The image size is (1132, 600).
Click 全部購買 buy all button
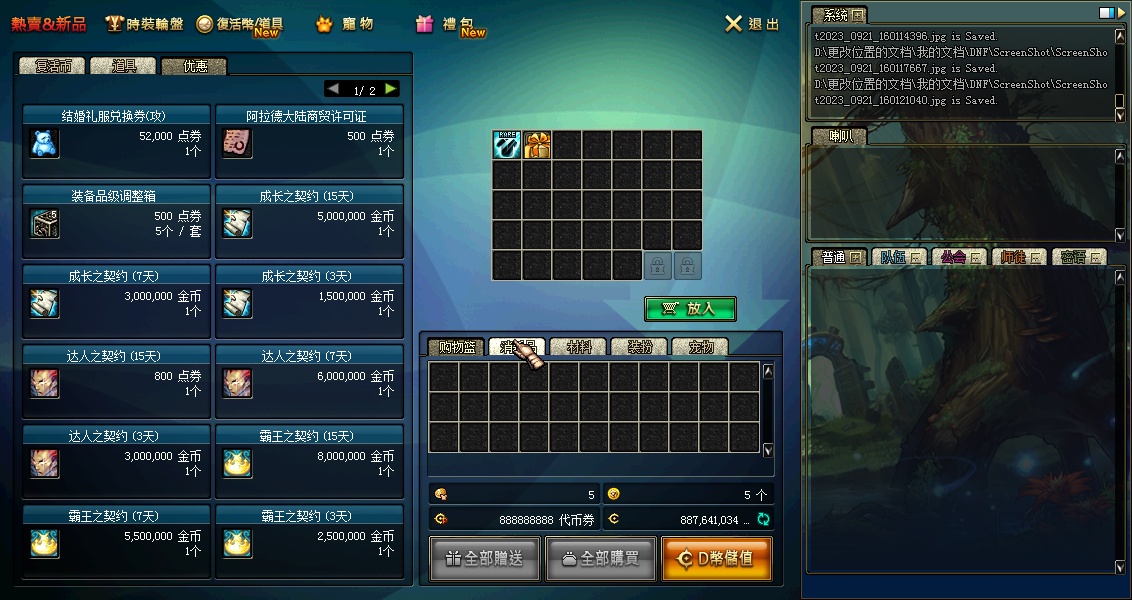coord(600,559)
